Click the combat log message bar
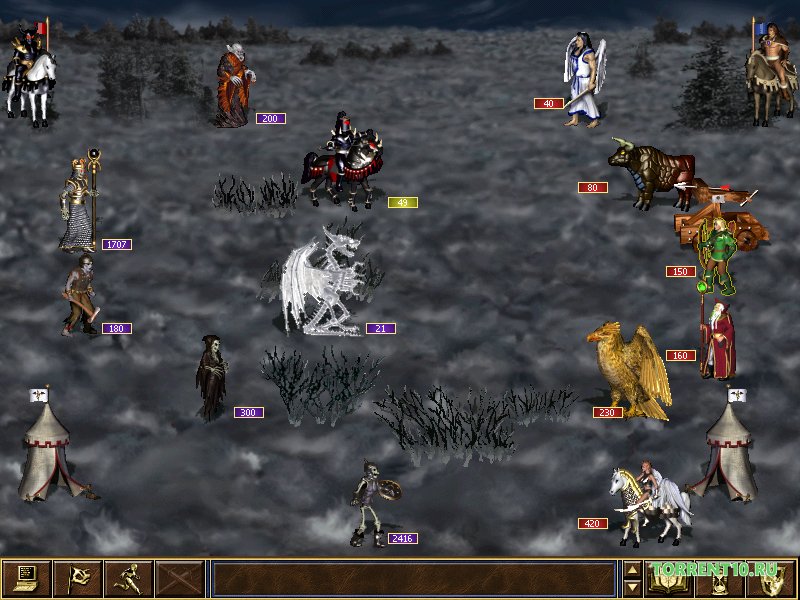The image size is (800, 600). point(414,579)
